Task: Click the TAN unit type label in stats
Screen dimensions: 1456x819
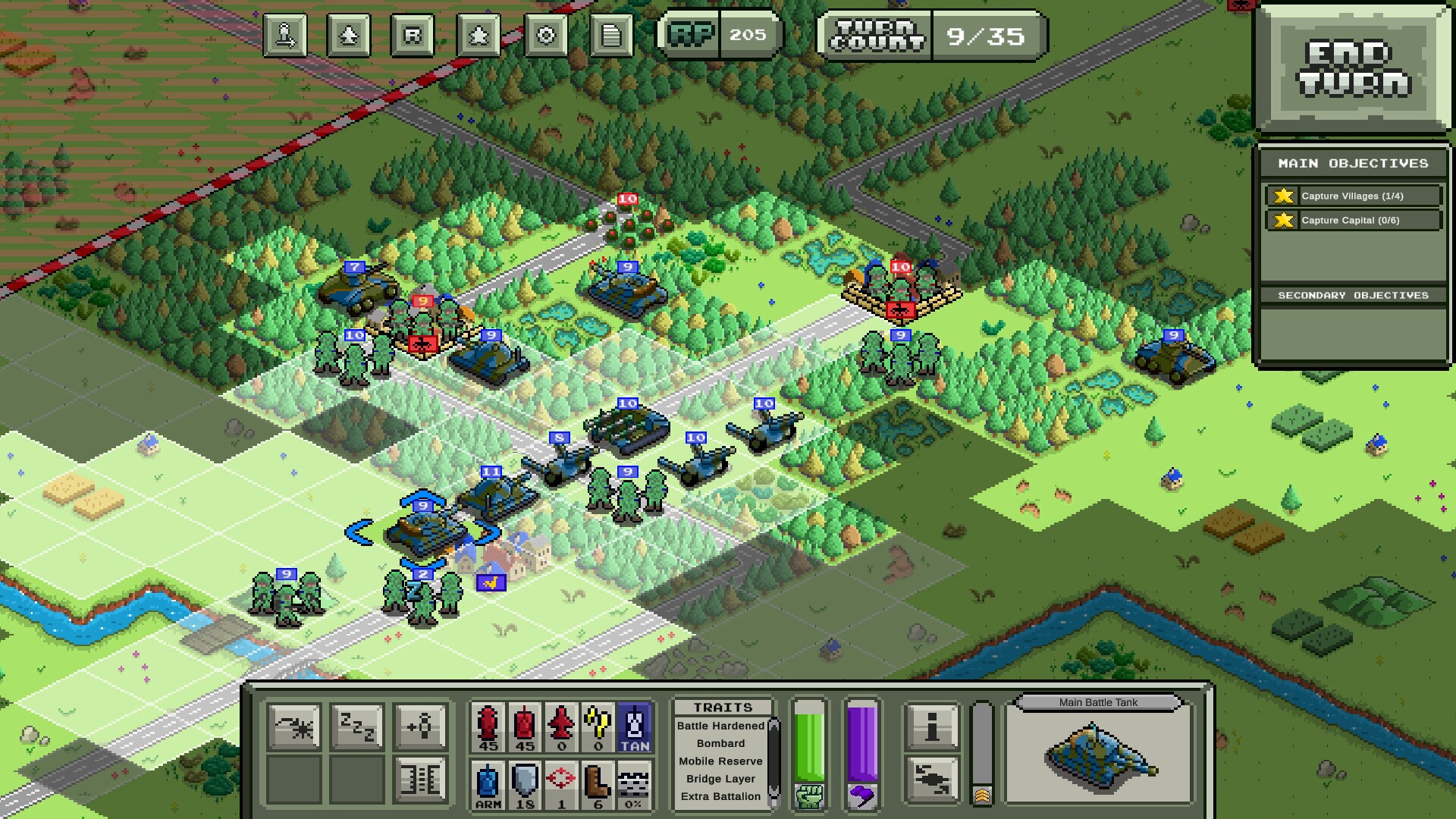Action: tap(635, 726)
